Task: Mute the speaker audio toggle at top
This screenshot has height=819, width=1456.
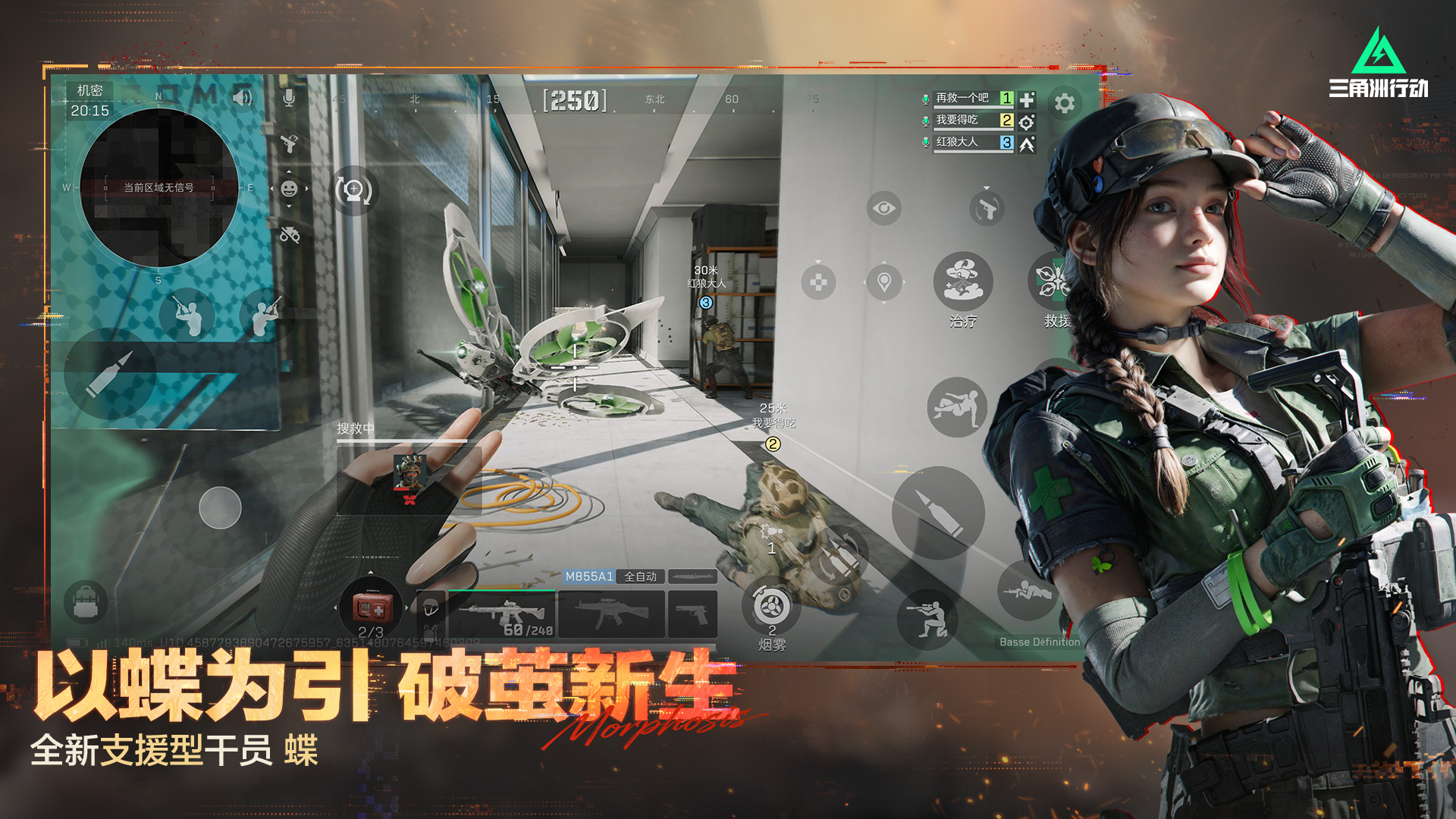Action: click(243, 97)
